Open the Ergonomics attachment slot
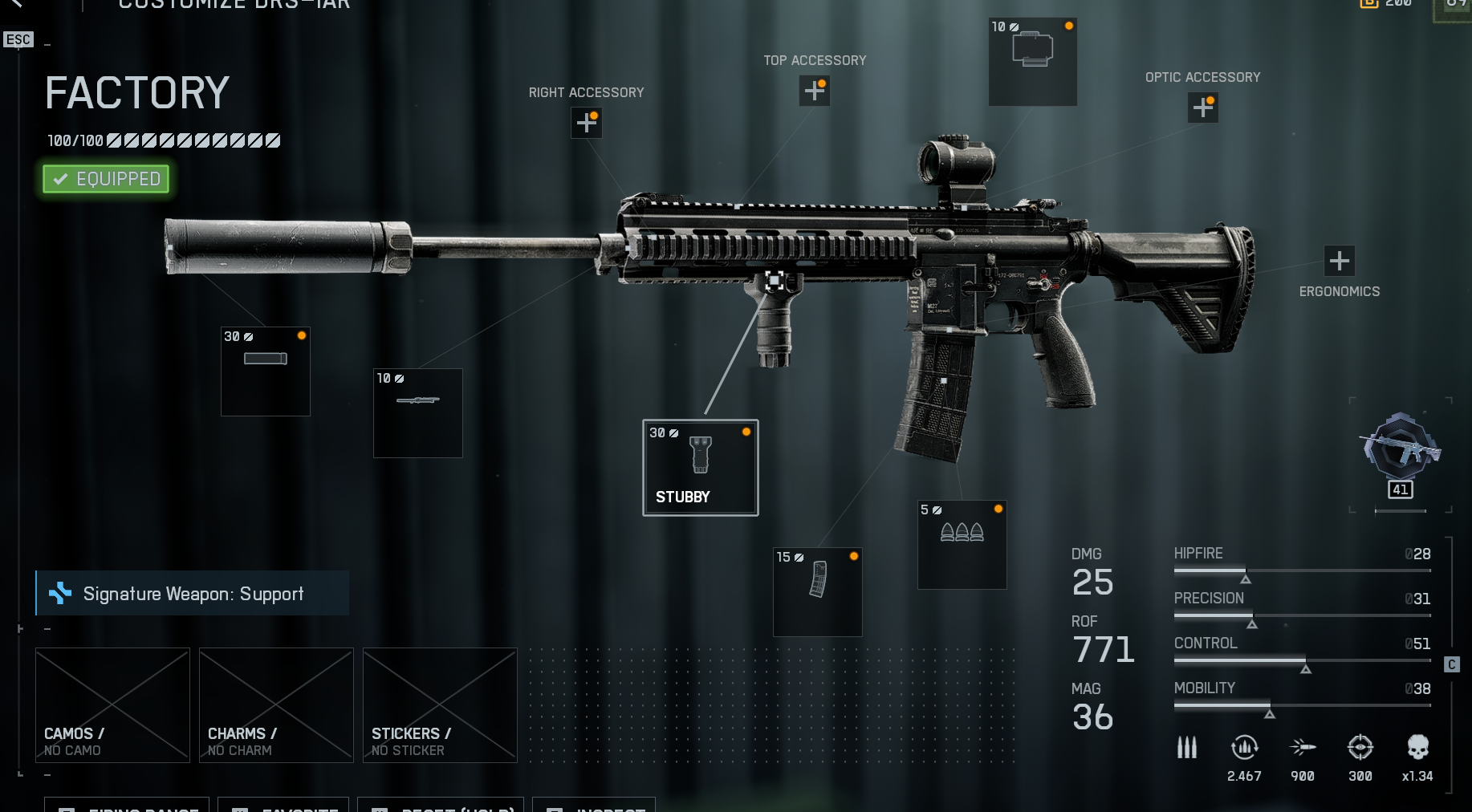The image size is (1472, 812). (1339, 261)
